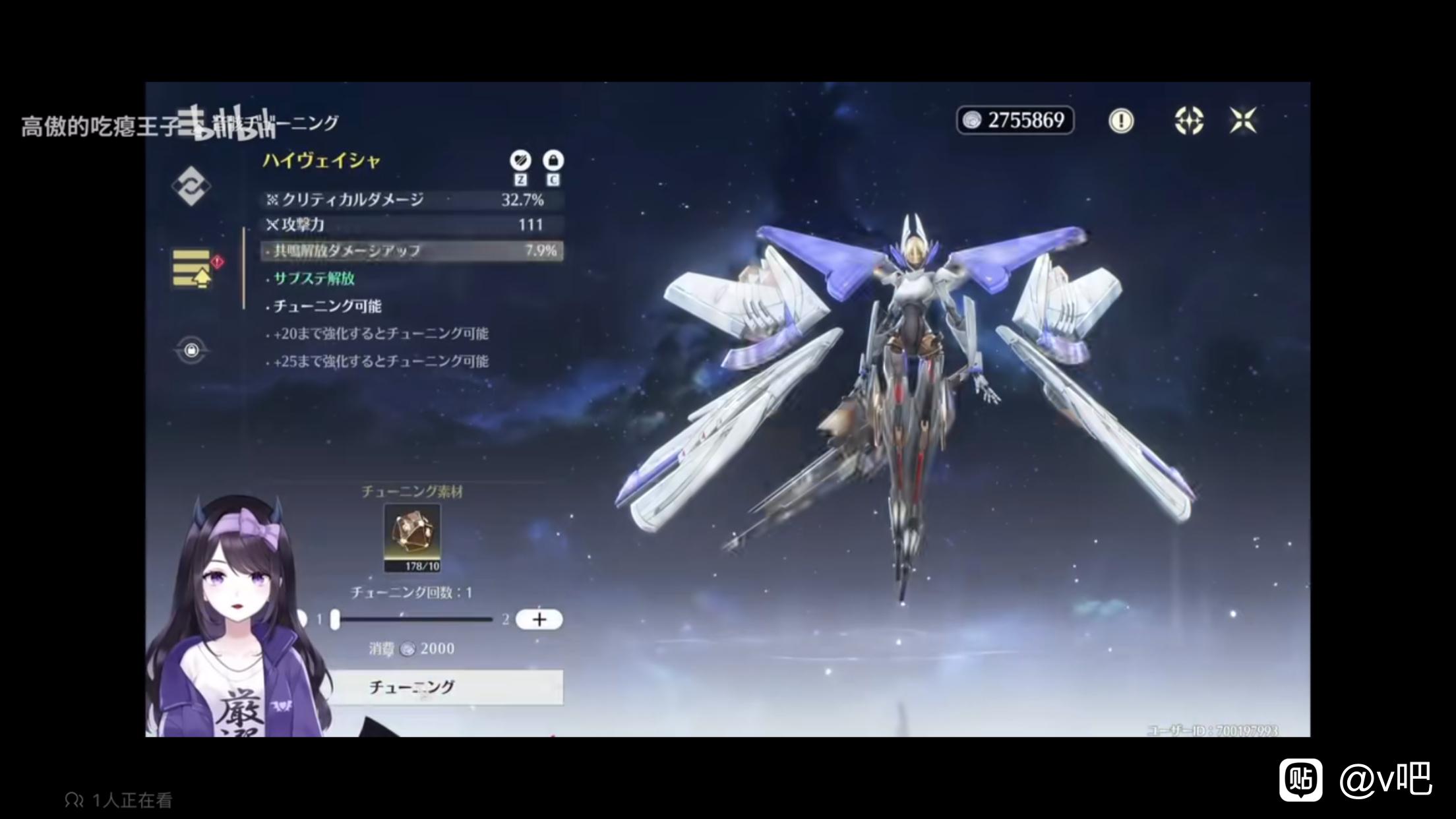1456x819 pixels.
Task: Toggle the discard mark icon beside the lock
Action: (x=520, y=160)
